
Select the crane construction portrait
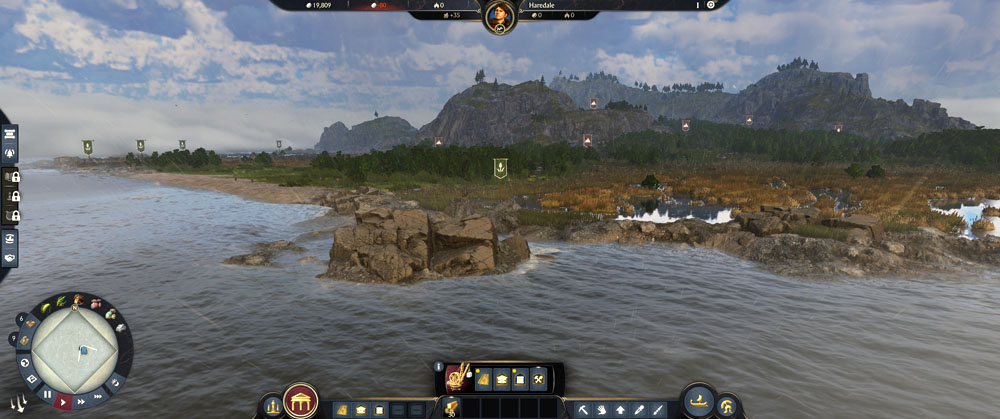tap(459, 378)
